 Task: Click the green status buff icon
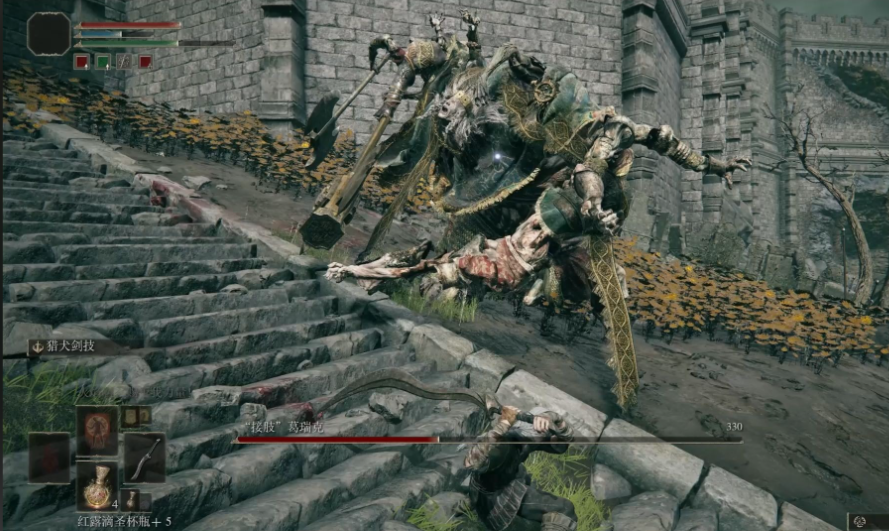102,62
